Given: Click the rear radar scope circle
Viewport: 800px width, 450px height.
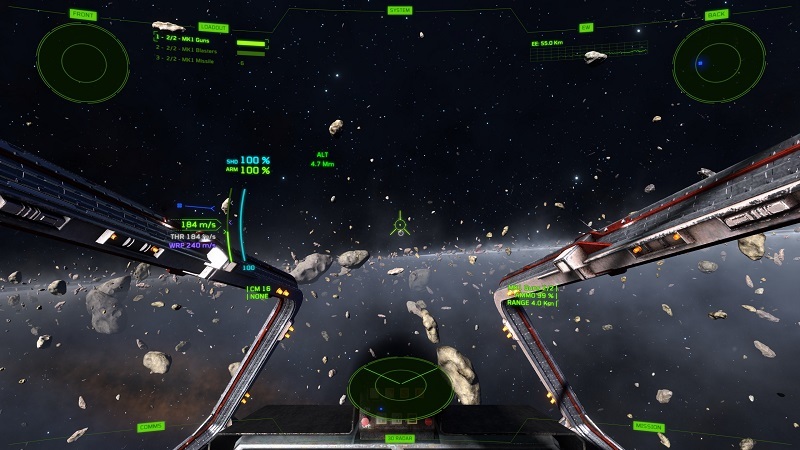Looking at the screenshot, I should (x=718, y=63).
